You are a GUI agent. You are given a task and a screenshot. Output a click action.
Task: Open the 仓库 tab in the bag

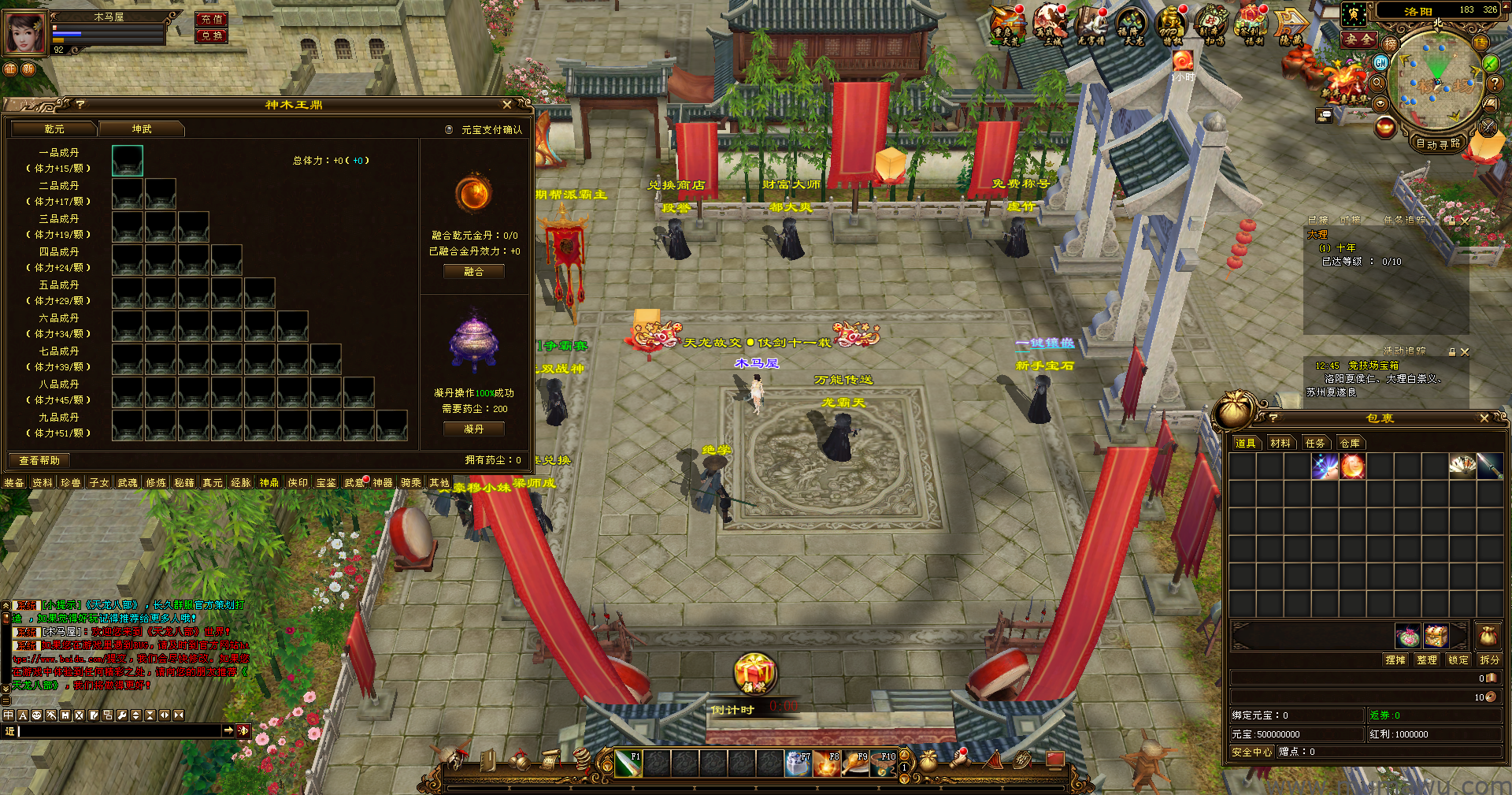pyautogui.click(x=1350, y=444)
